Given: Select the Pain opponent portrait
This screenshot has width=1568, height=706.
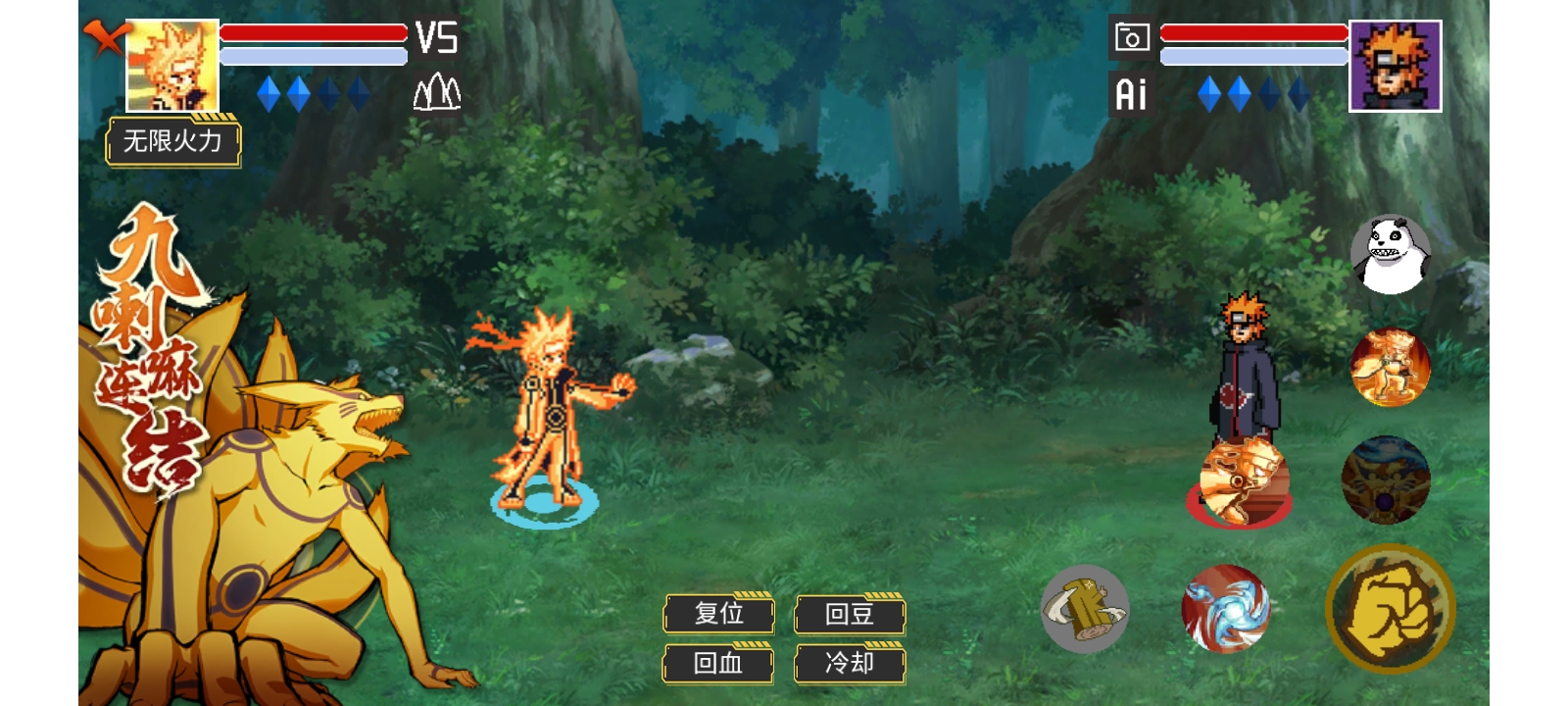Looking at the screenshot, I should pyautogui.click(x=1395, y=66).
